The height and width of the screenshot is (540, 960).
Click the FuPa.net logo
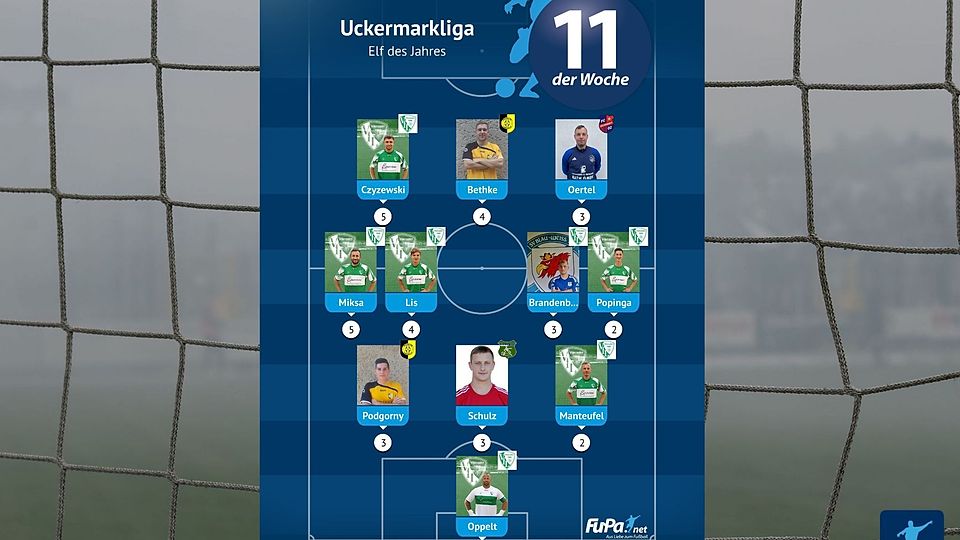(617, 525)
